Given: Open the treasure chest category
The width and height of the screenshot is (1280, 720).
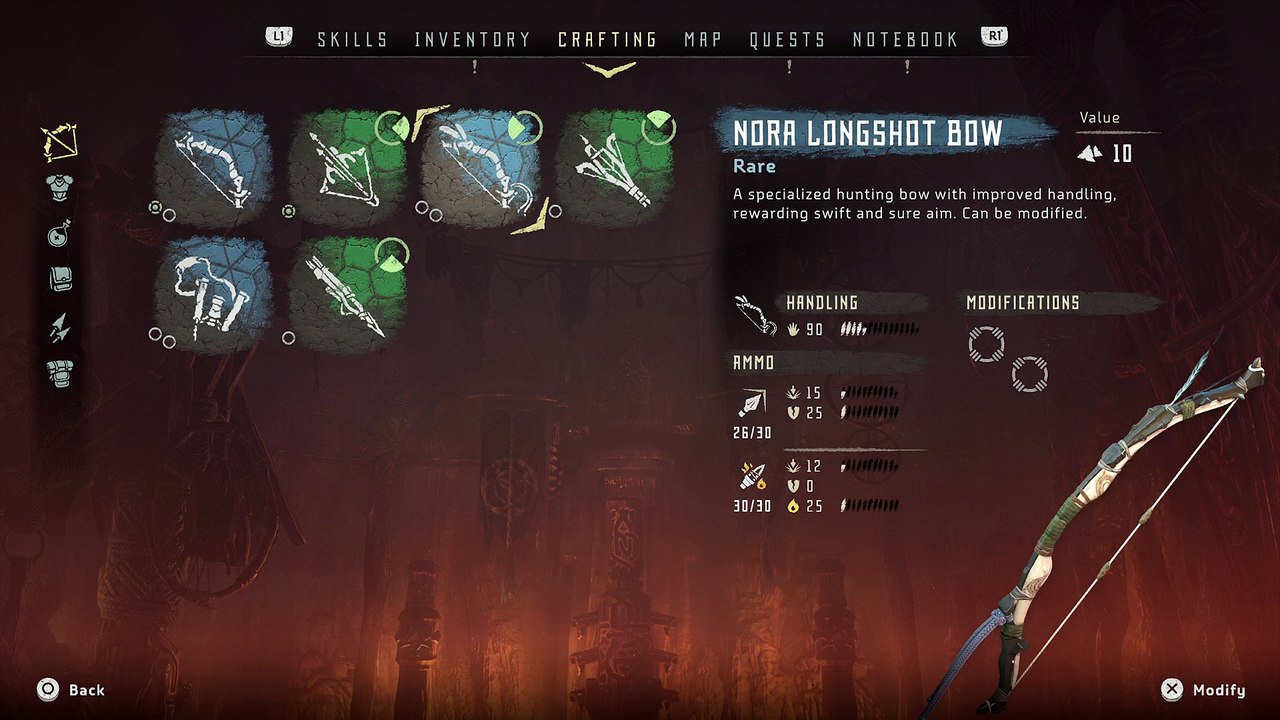Looking at the screenshot, I should click(60, 372).
